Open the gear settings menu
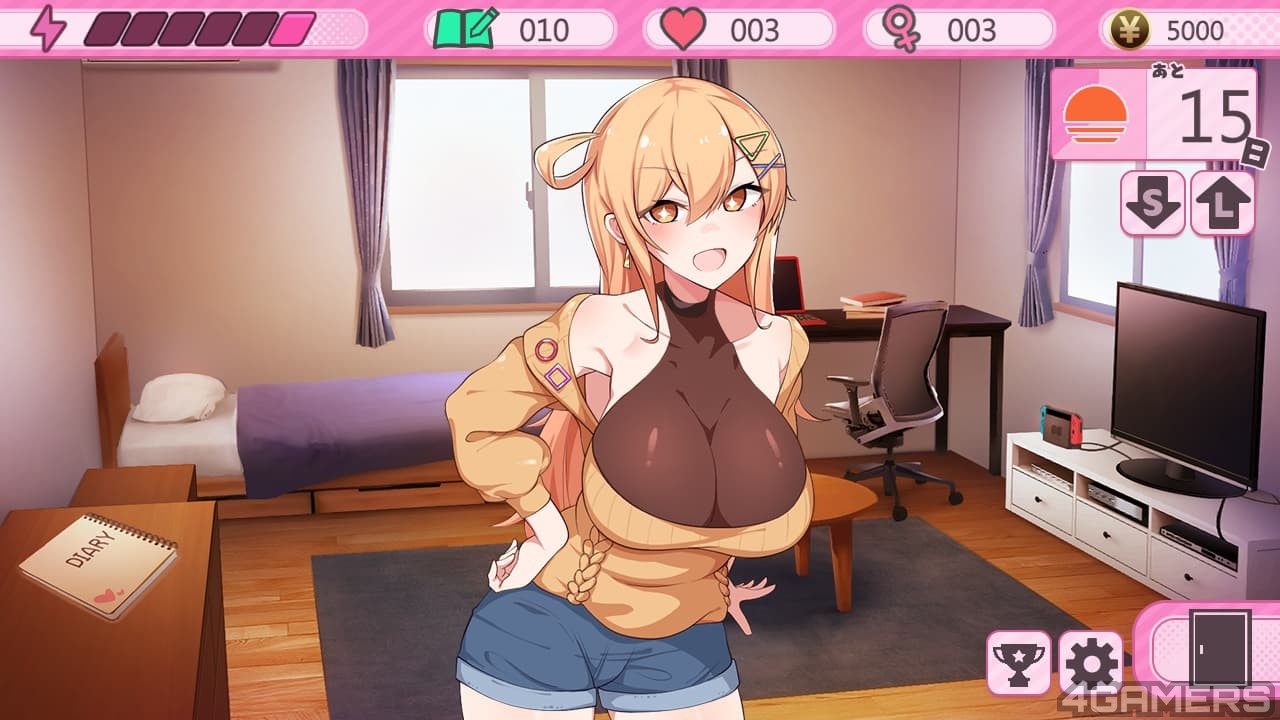1280x720 pixels. pyautogui.click(x=1090, y=662)
